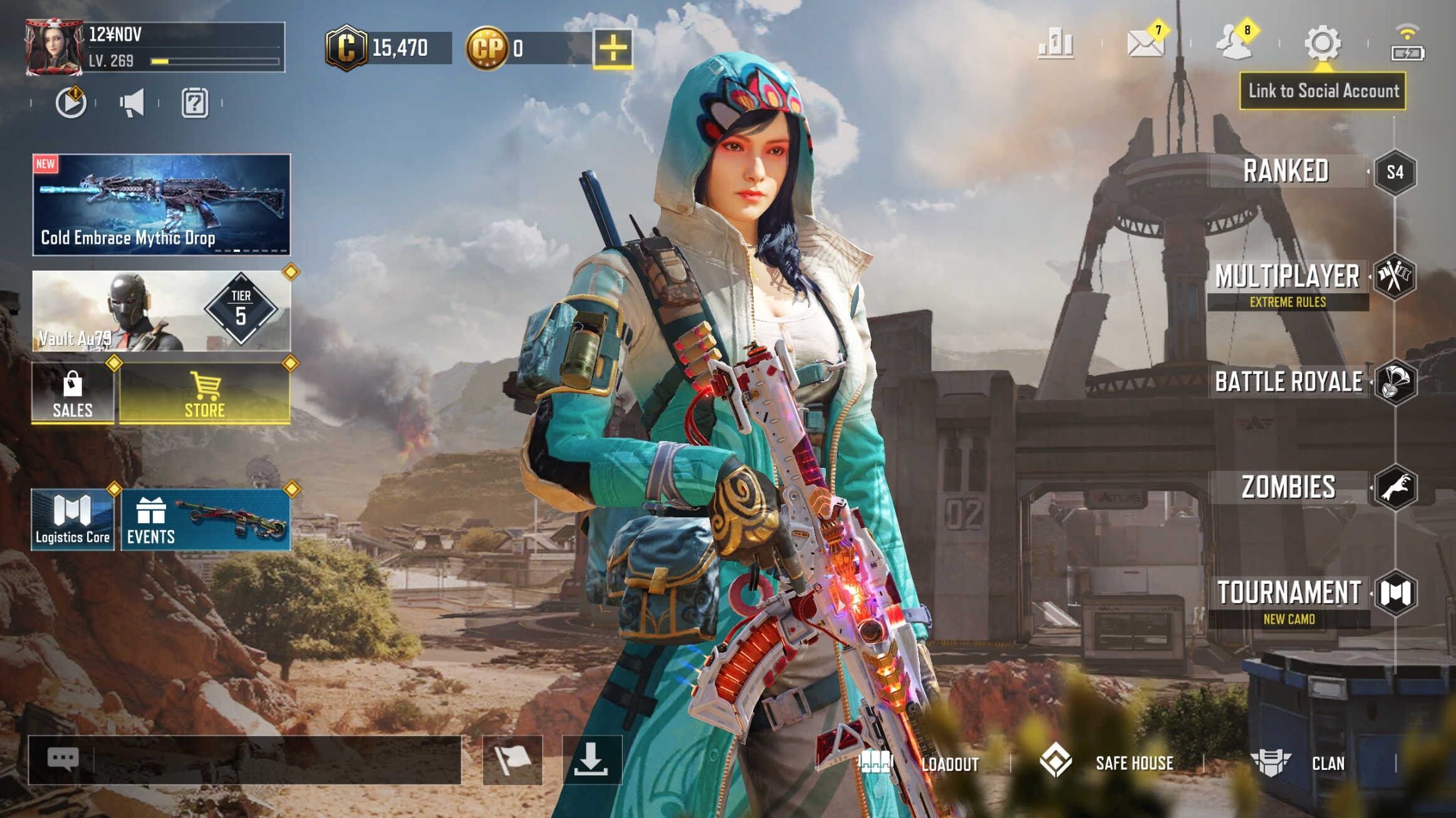View the leaderboard podium icon
This screenshot has width=1456, height=818.
pos(1056,43)
